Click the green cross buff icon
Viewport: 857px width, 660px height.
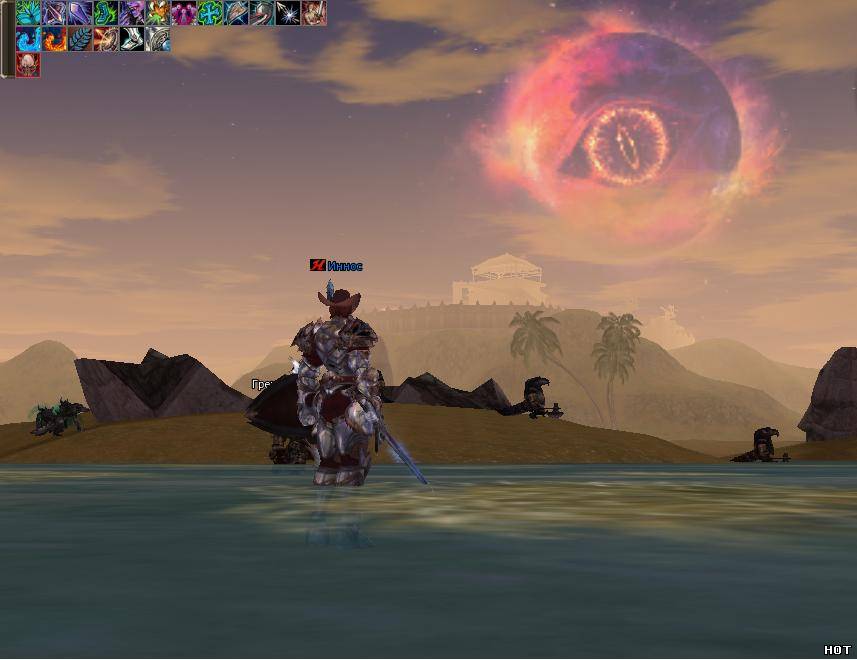(210, 13)
